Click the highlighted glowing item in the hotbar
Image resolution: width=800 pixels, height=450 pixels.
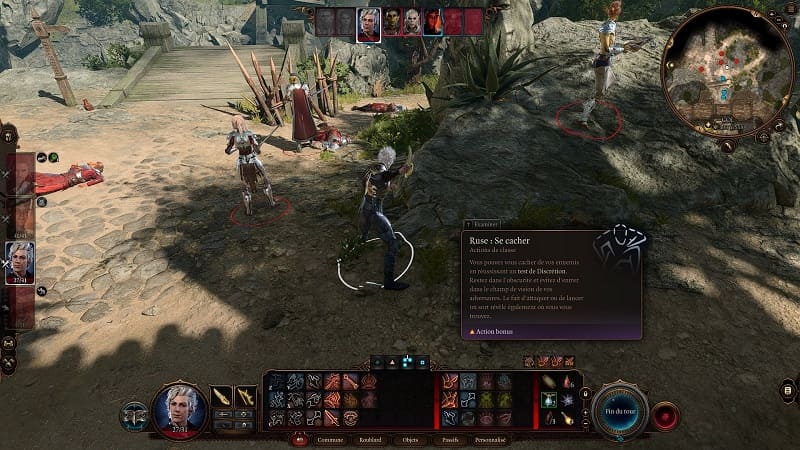(548, 399)
